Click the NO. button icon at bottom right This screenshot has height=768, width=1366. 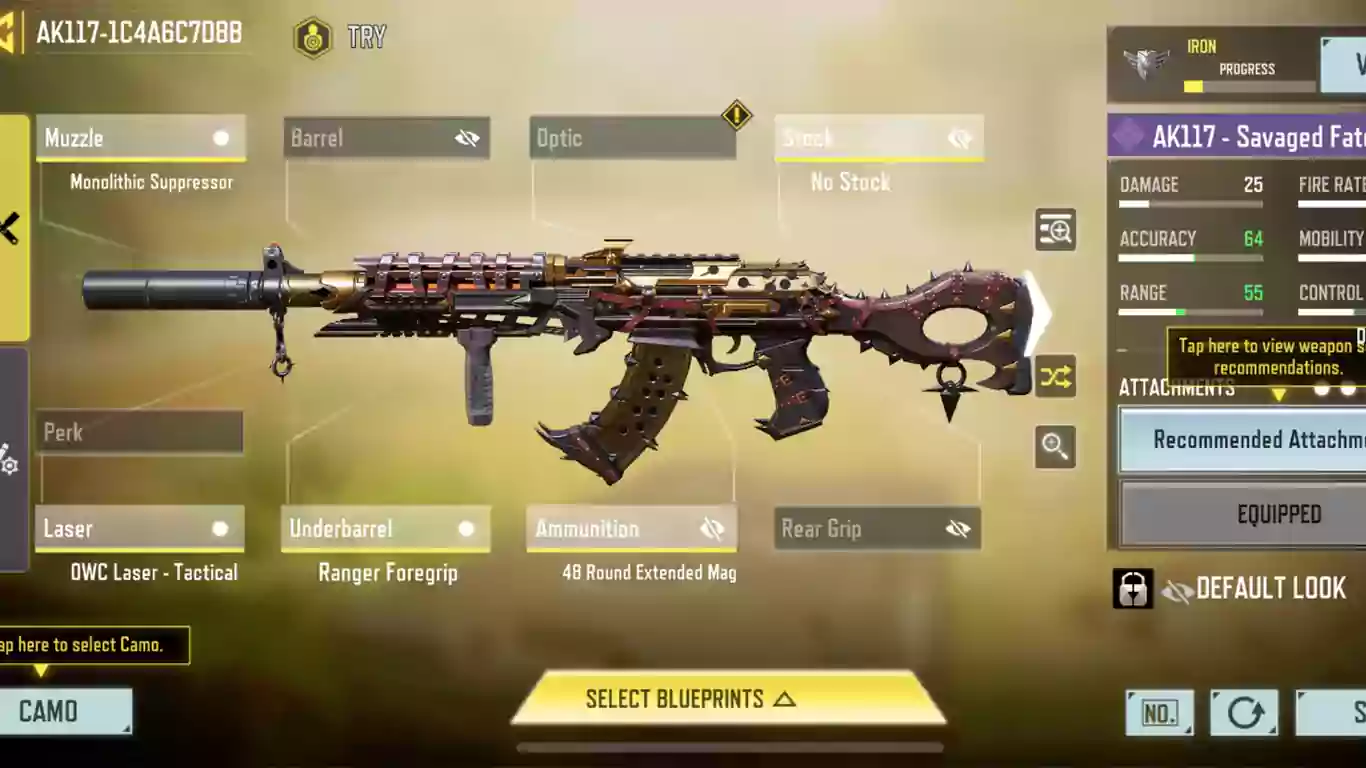point(1159,713)
